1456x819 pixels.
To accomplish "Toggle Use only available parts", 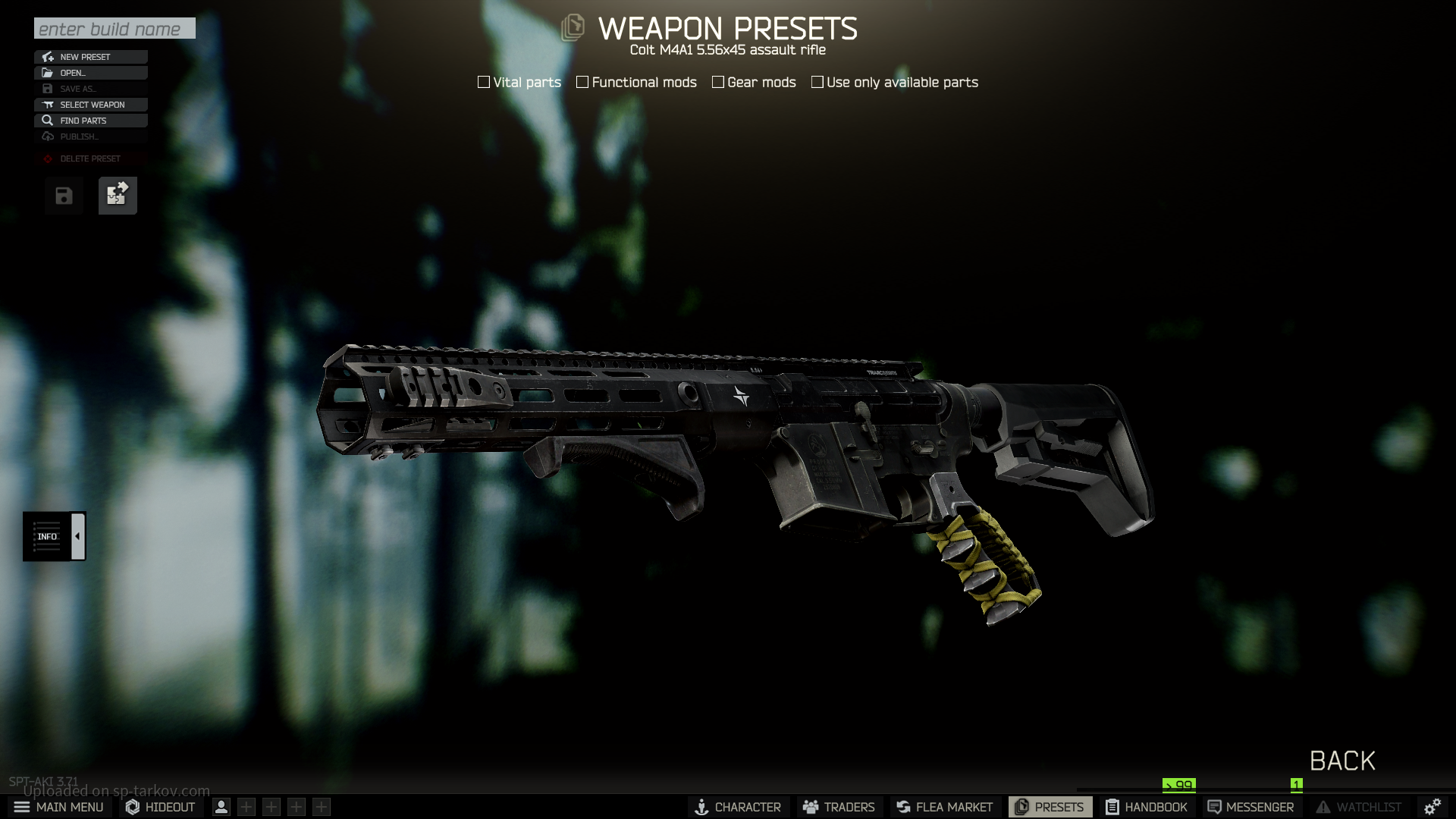I will [817, 82].
